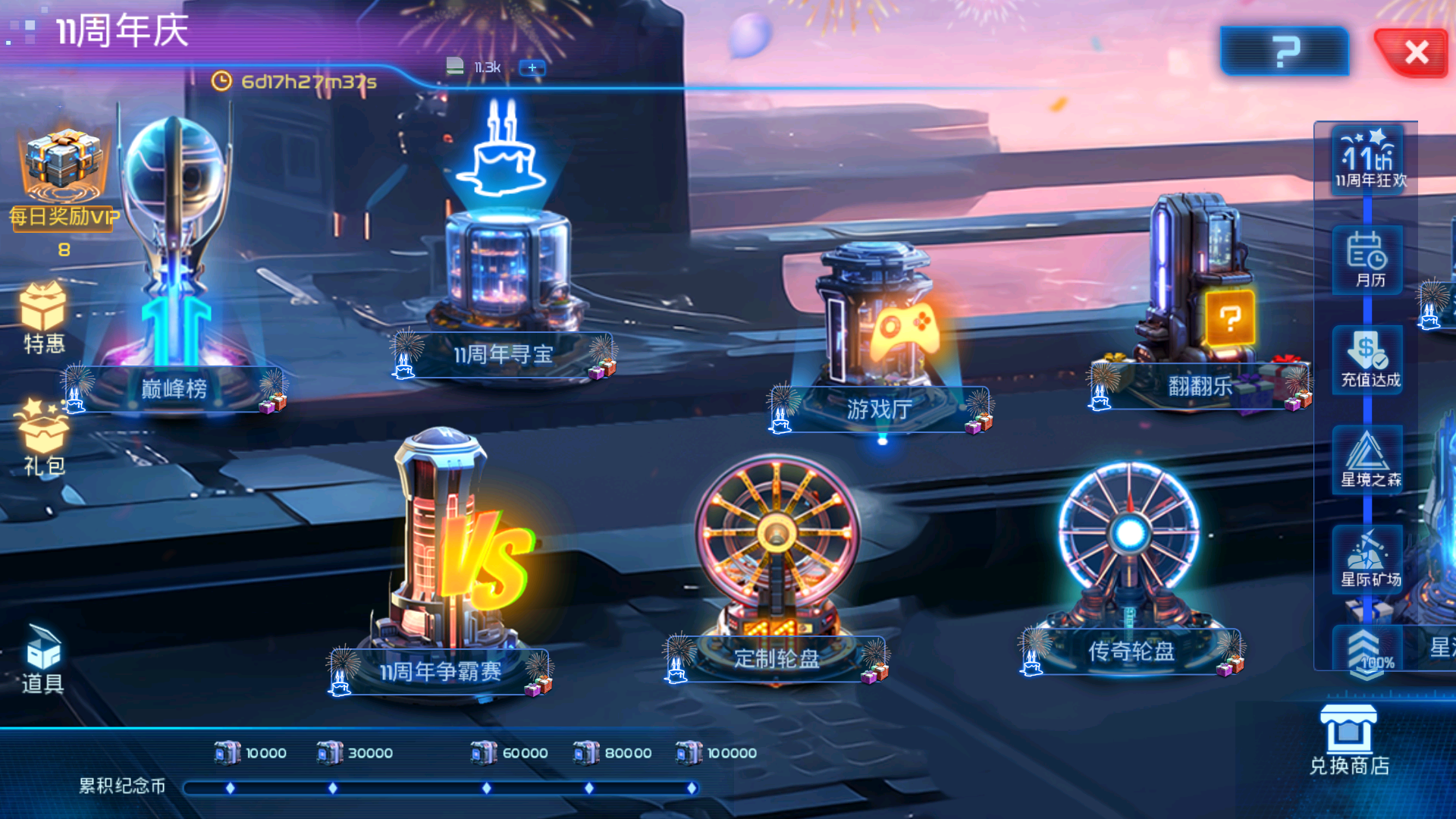The width and height of the screenshot is (1456, 819).
Task: Select the 月历 calendar tab
Action: (1370, 260)
